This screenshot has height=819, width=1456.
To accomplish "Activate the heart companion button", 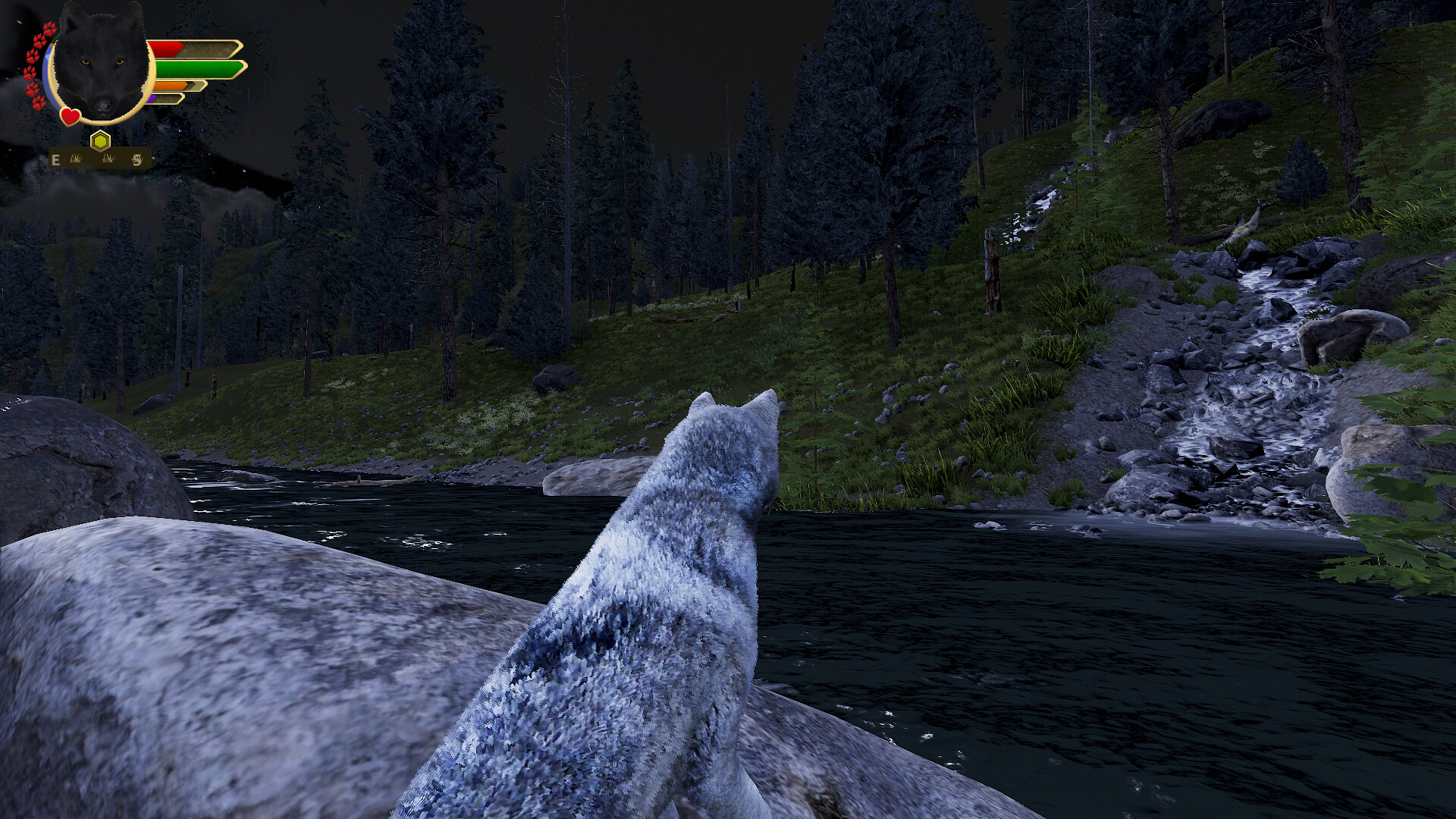I will tap(71, 118).
